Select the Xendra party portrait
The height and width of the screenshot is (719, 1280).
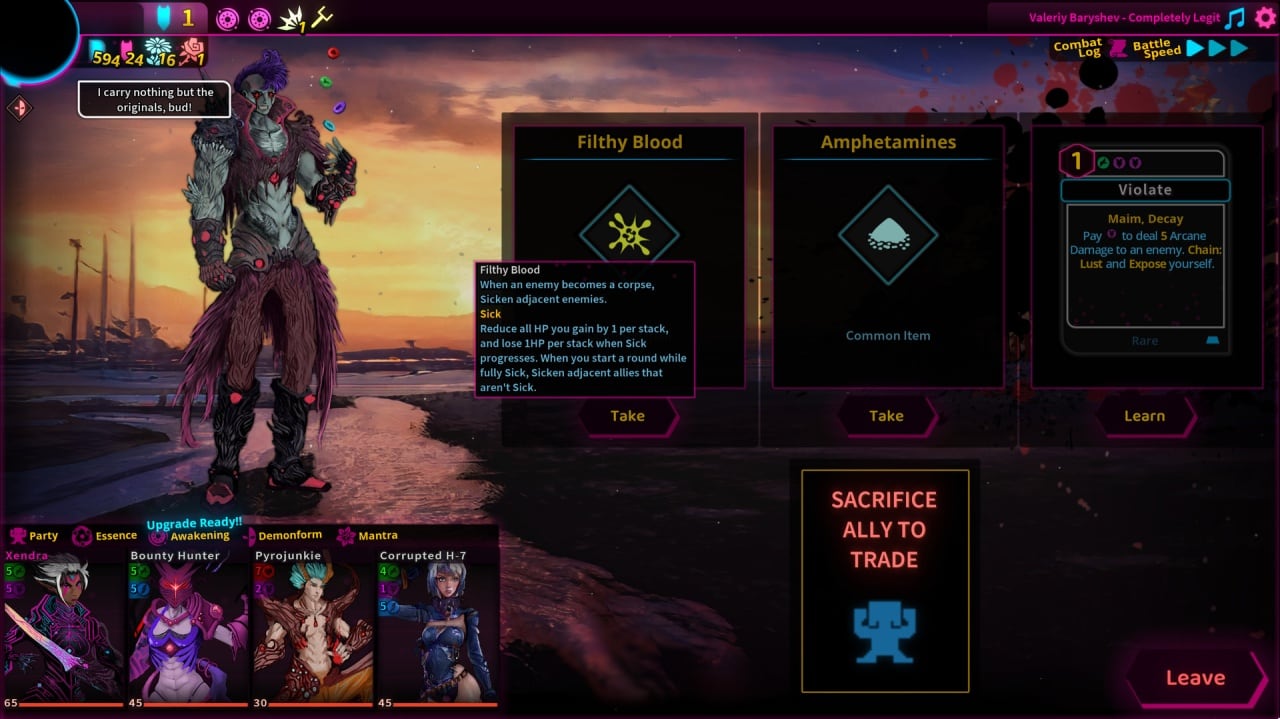click(62, 630)
